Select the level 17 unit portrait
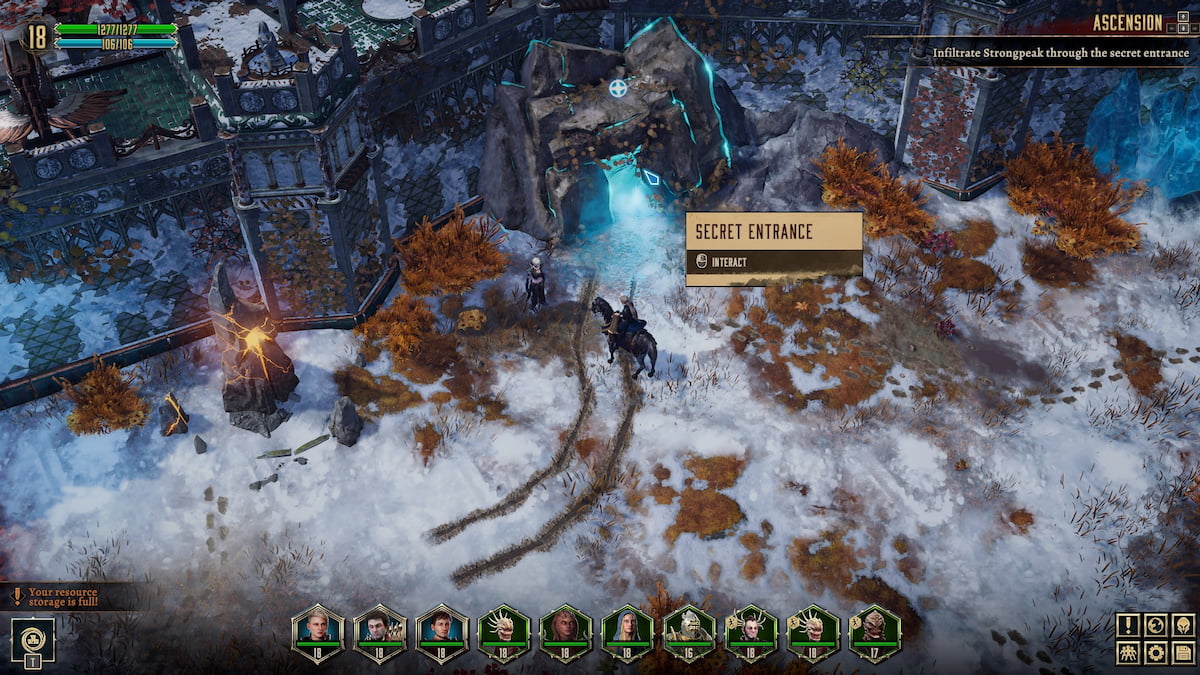The height and width of the screenshot is (675, 1200). click(876, 631)
